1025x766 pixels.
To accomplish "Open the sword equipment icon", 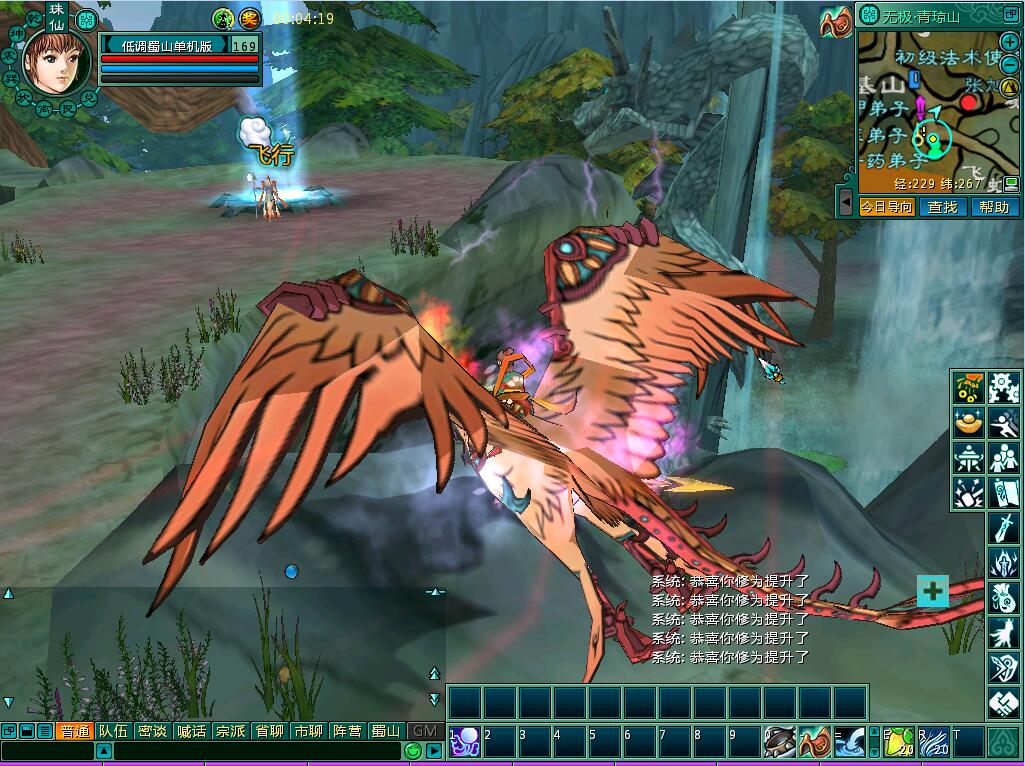I will [1003, 527].
